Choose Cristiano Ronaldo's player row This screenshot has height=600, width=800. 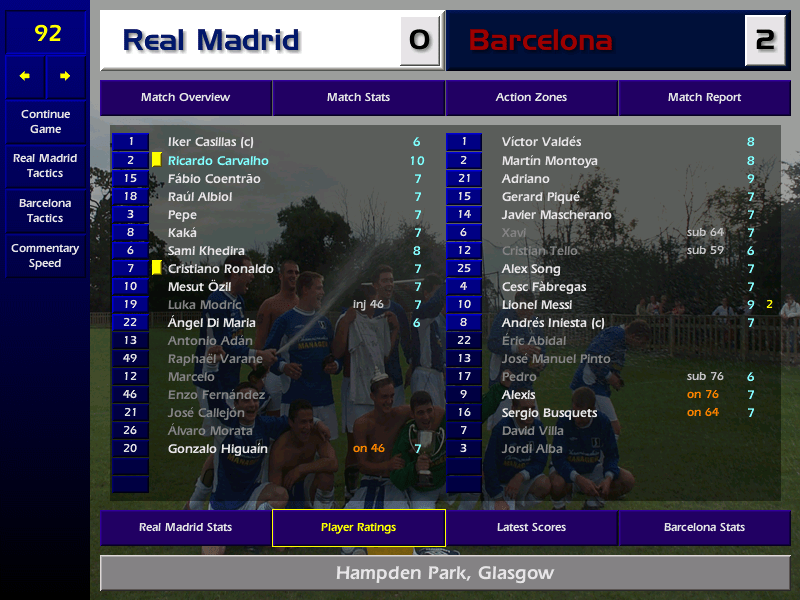click(x=221, y=269)
